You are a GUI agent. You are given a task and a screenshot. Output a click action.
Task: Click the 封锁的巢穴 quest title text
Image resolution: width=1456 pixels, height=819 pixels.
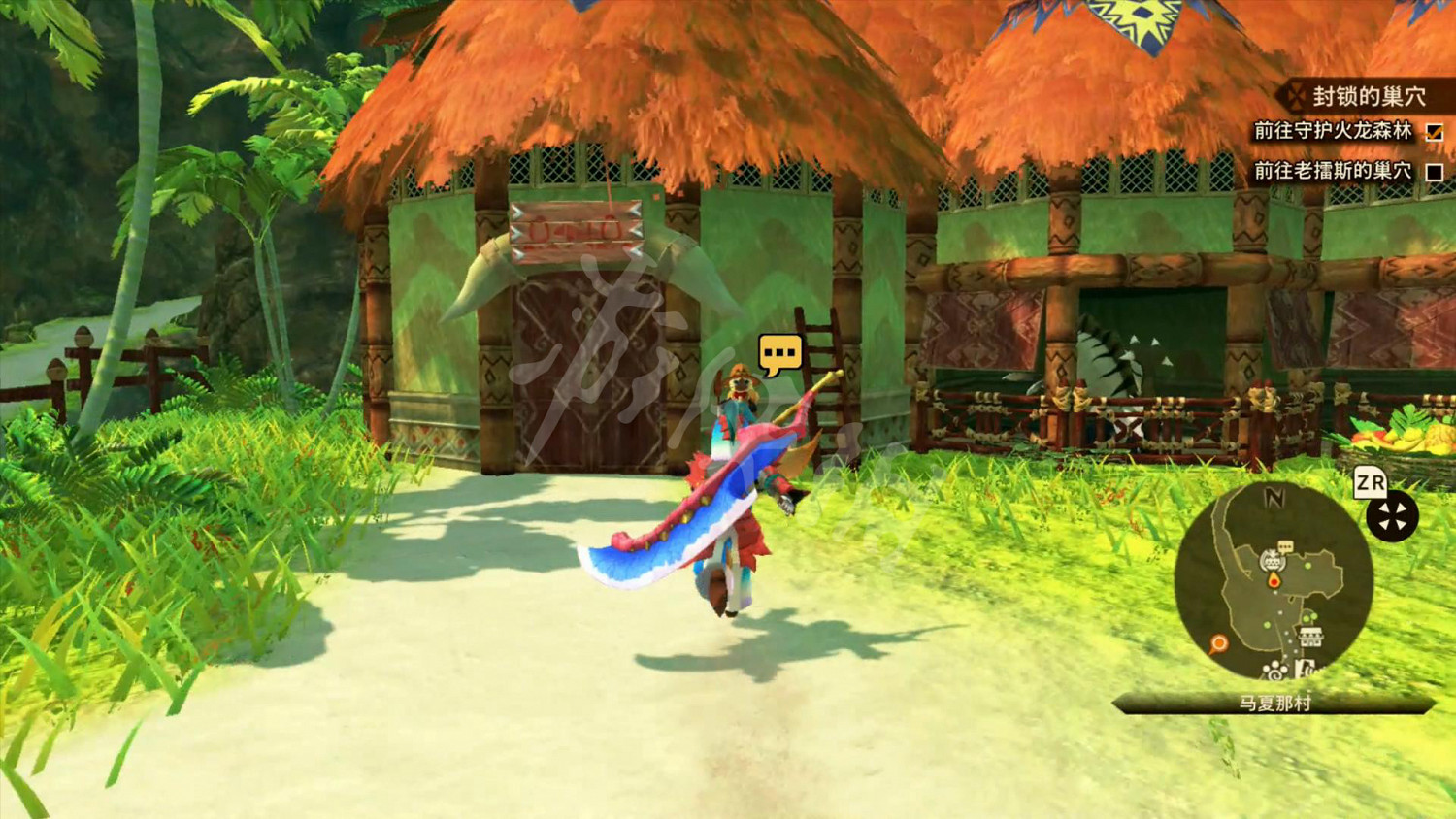pyautogui.click(x=1371, y=97)
